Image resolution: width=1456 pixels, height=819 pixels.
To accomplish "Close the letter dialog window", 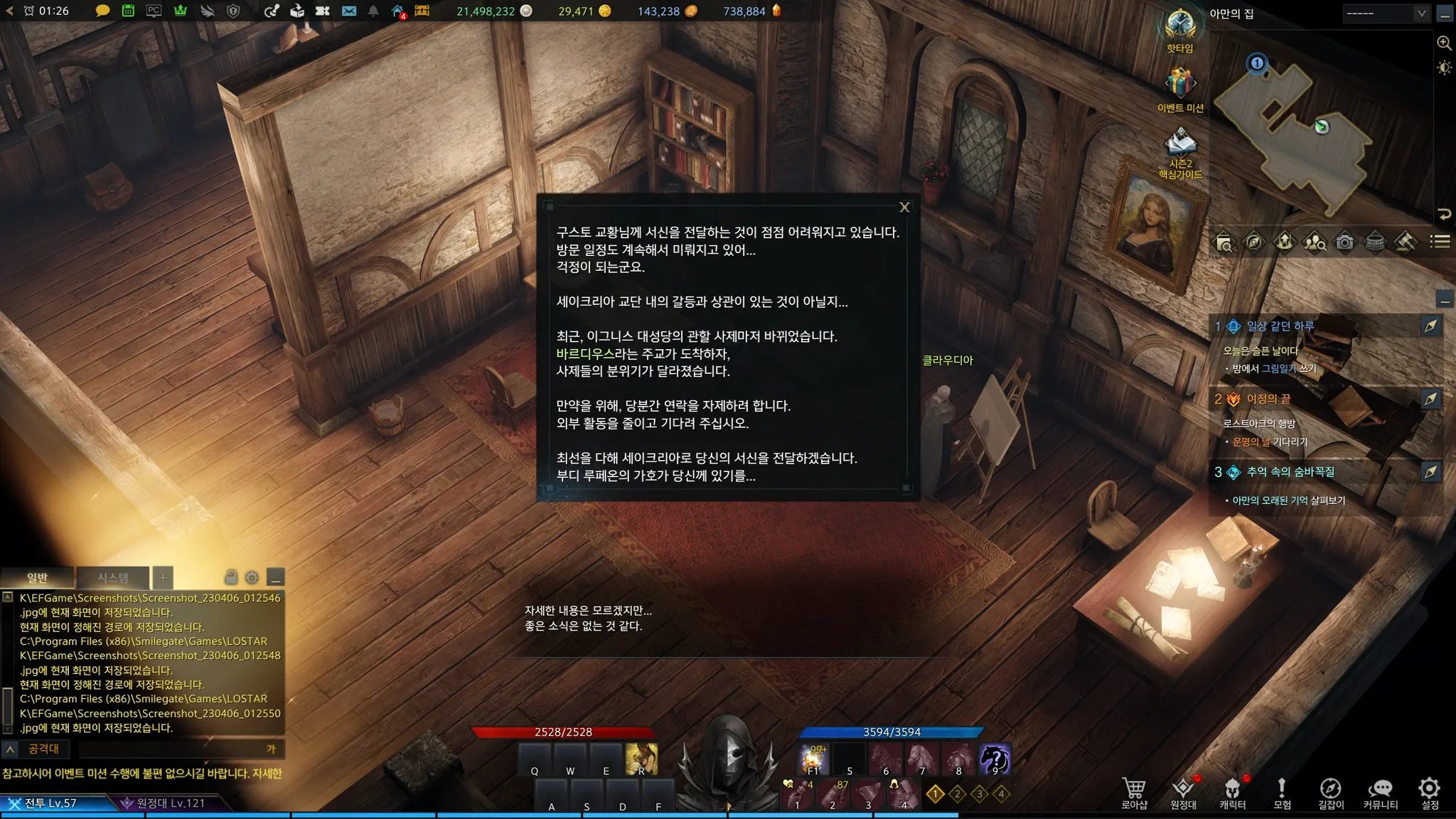I will click(904, 207).
